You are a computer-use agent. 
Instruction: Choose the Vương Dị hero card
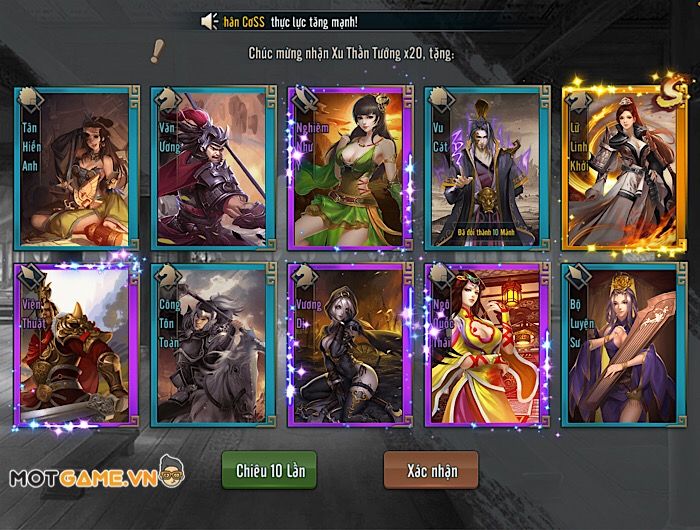point(347,342)
